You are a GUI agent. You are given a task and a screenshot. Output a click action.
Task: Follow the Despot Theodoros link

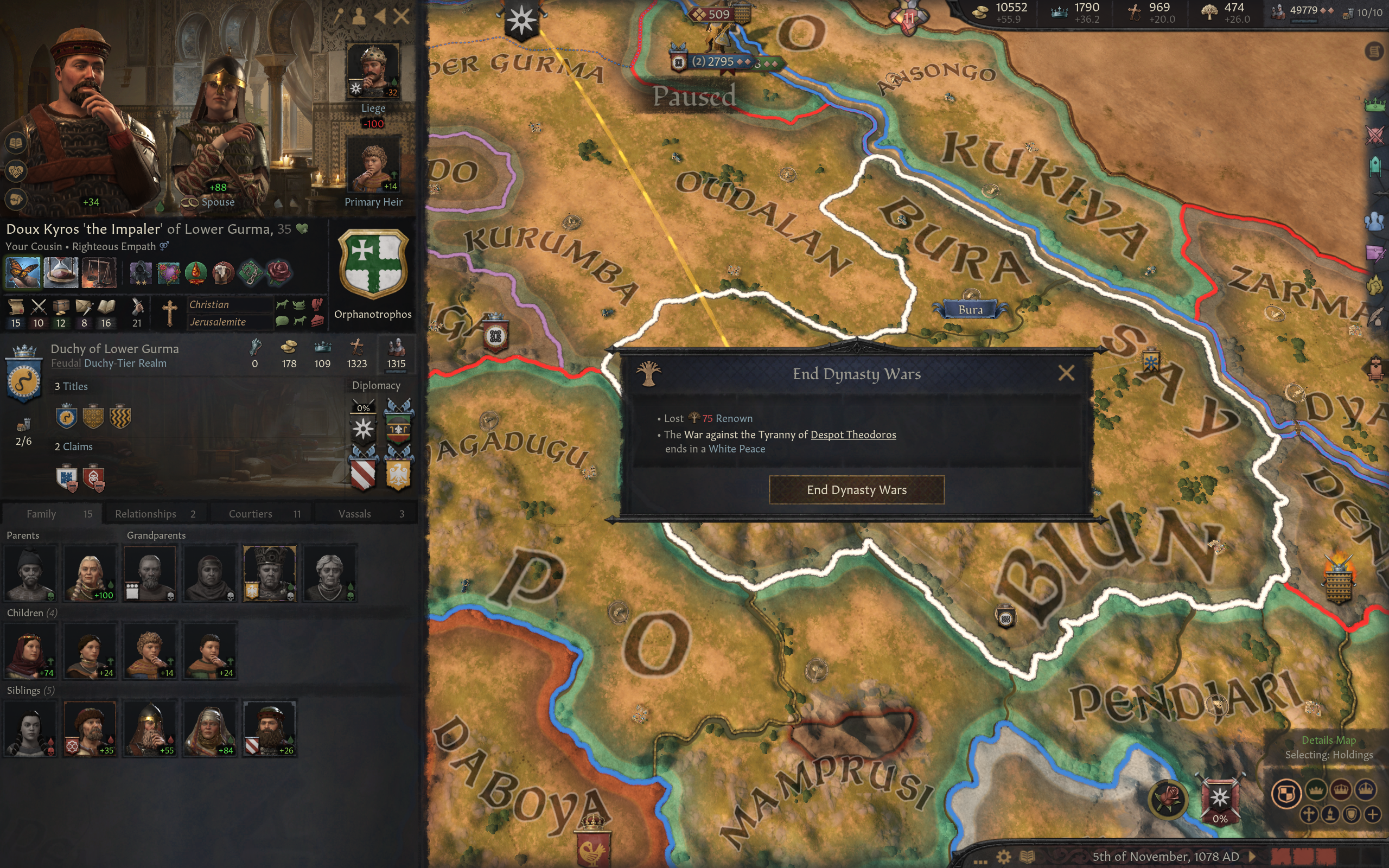(x=853, y=435)
